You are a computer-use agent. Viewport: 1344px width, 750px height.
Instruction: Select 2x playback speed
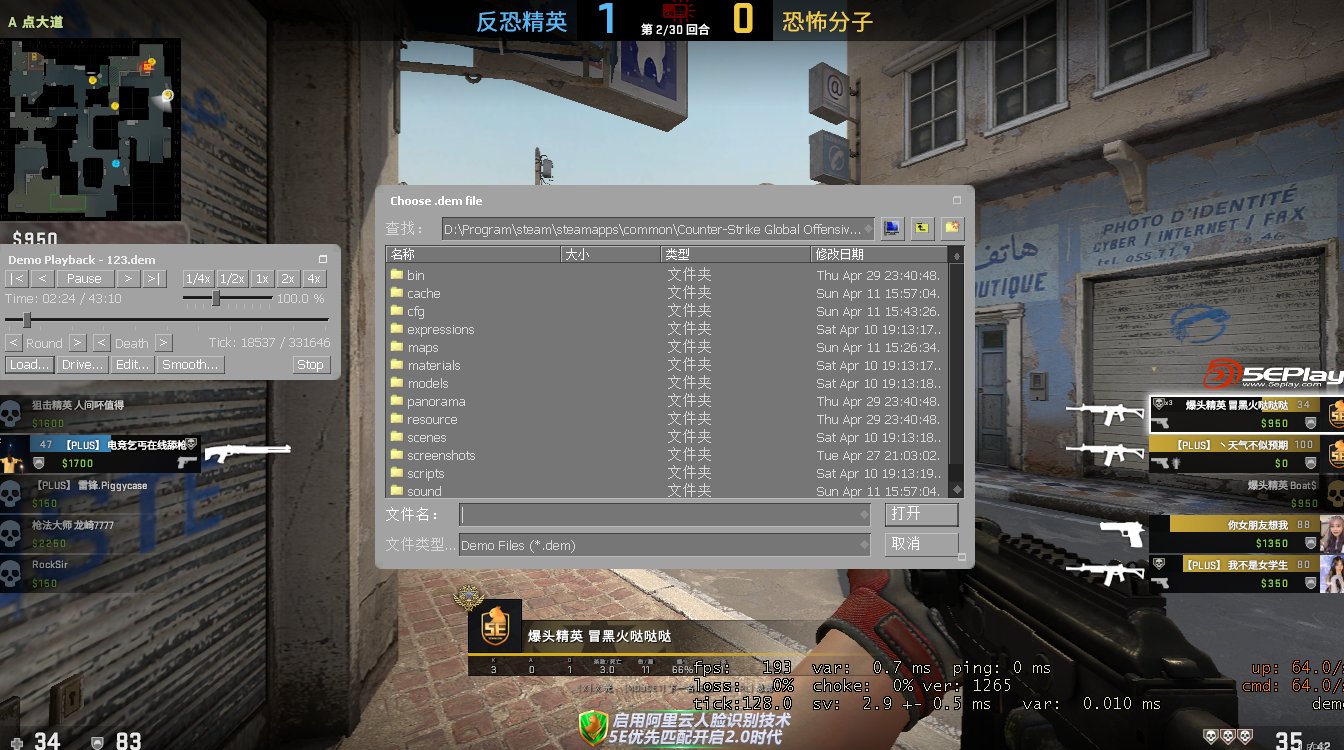tap(288, 278)
